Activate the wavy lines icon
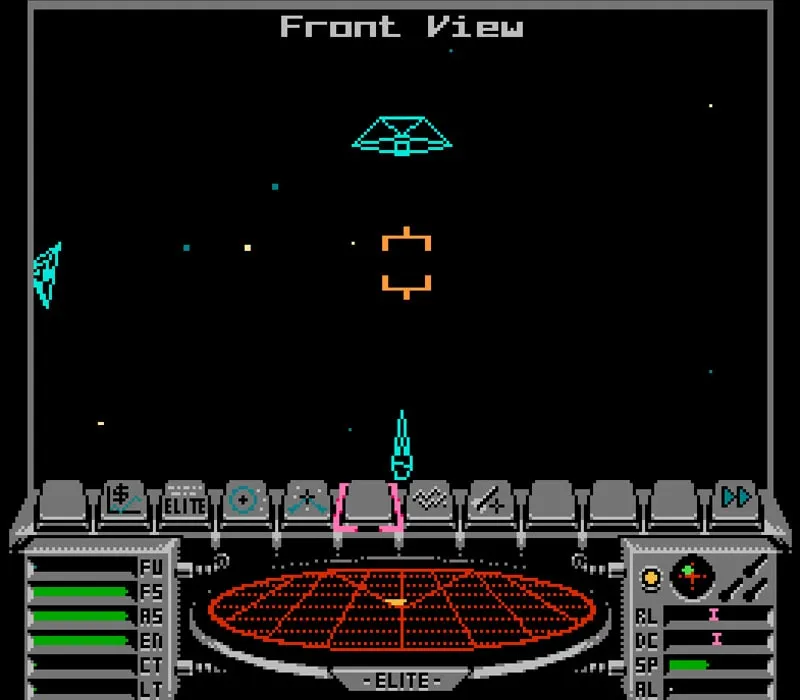800x700 pixels. [430, 500]
